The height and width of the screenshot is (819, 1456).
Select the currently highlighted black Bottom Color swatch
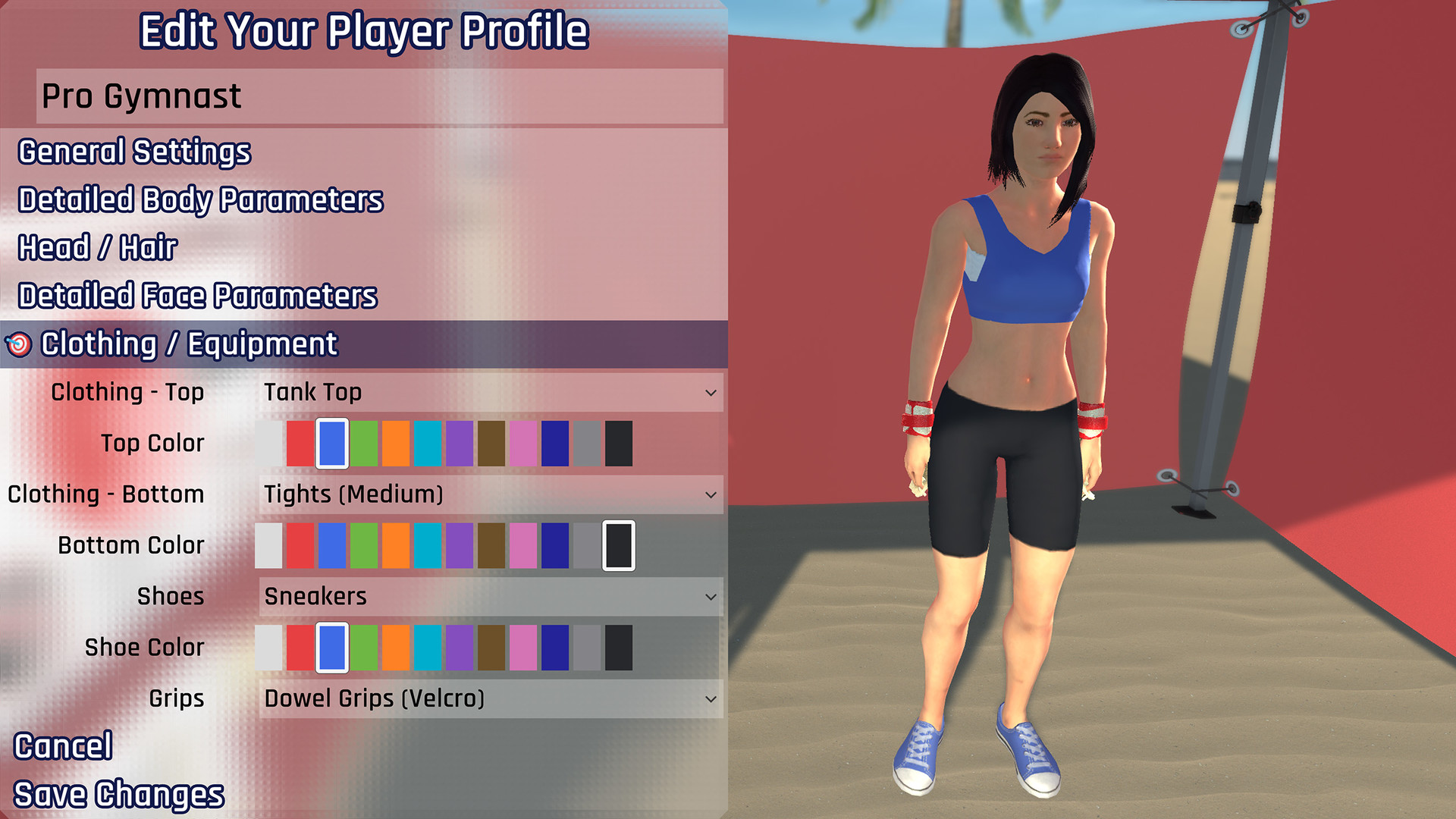point(618,545)
